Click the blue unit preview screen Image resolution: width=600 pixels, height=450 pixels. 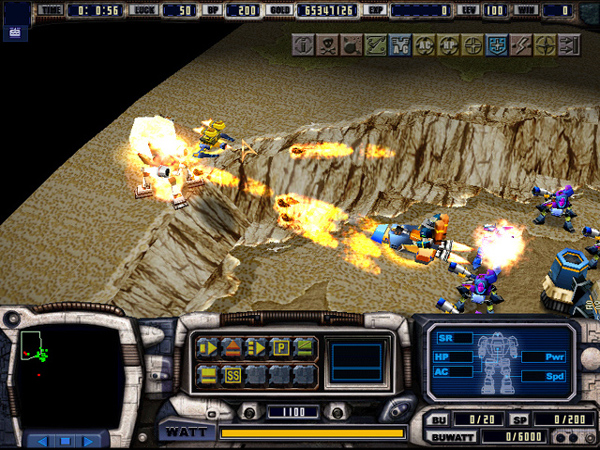tap(359, 360)
